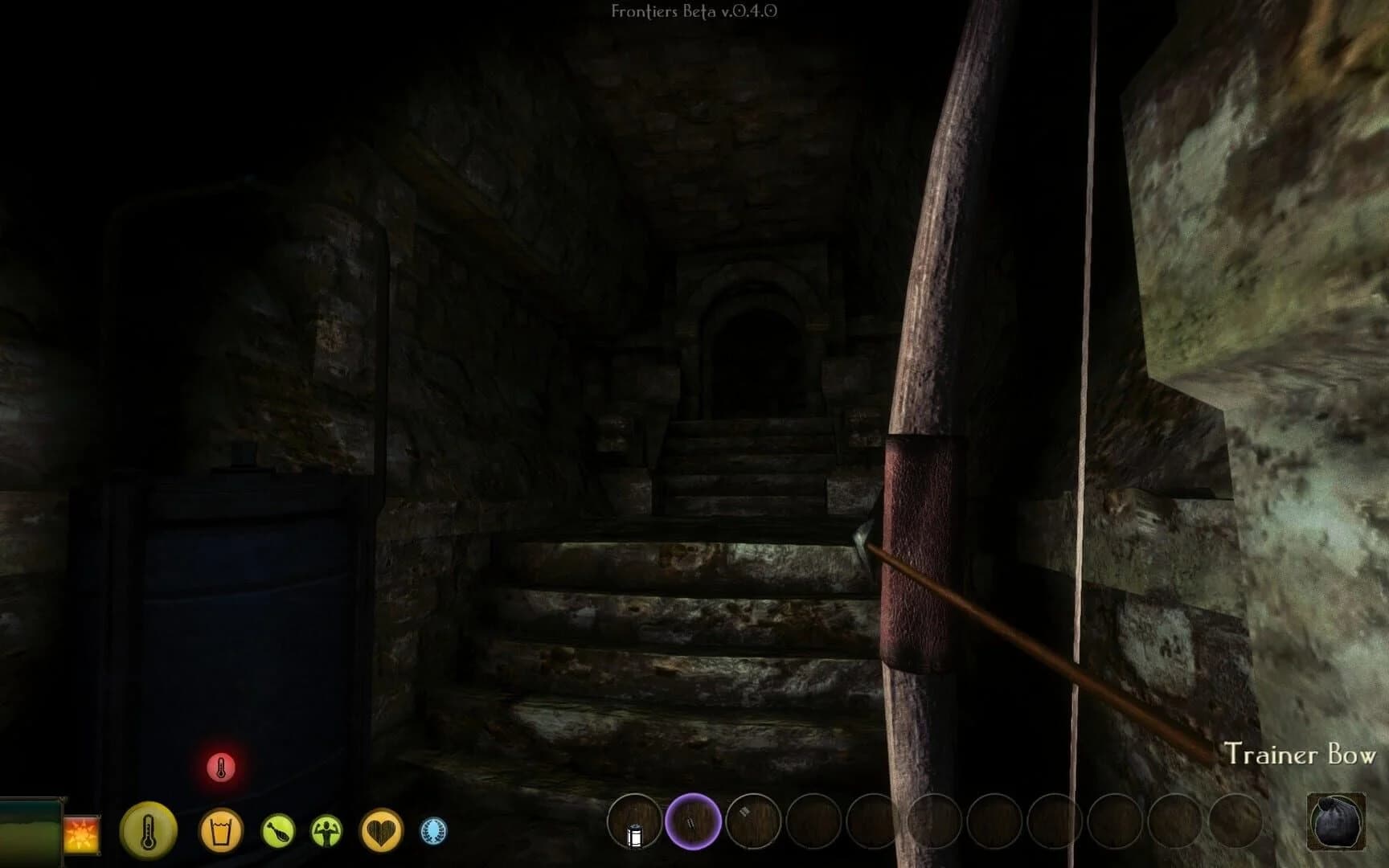Viewport: 1389px width, 868px height.
Task: Click the drumstick hunger status icon
Action: coord(278,831)
